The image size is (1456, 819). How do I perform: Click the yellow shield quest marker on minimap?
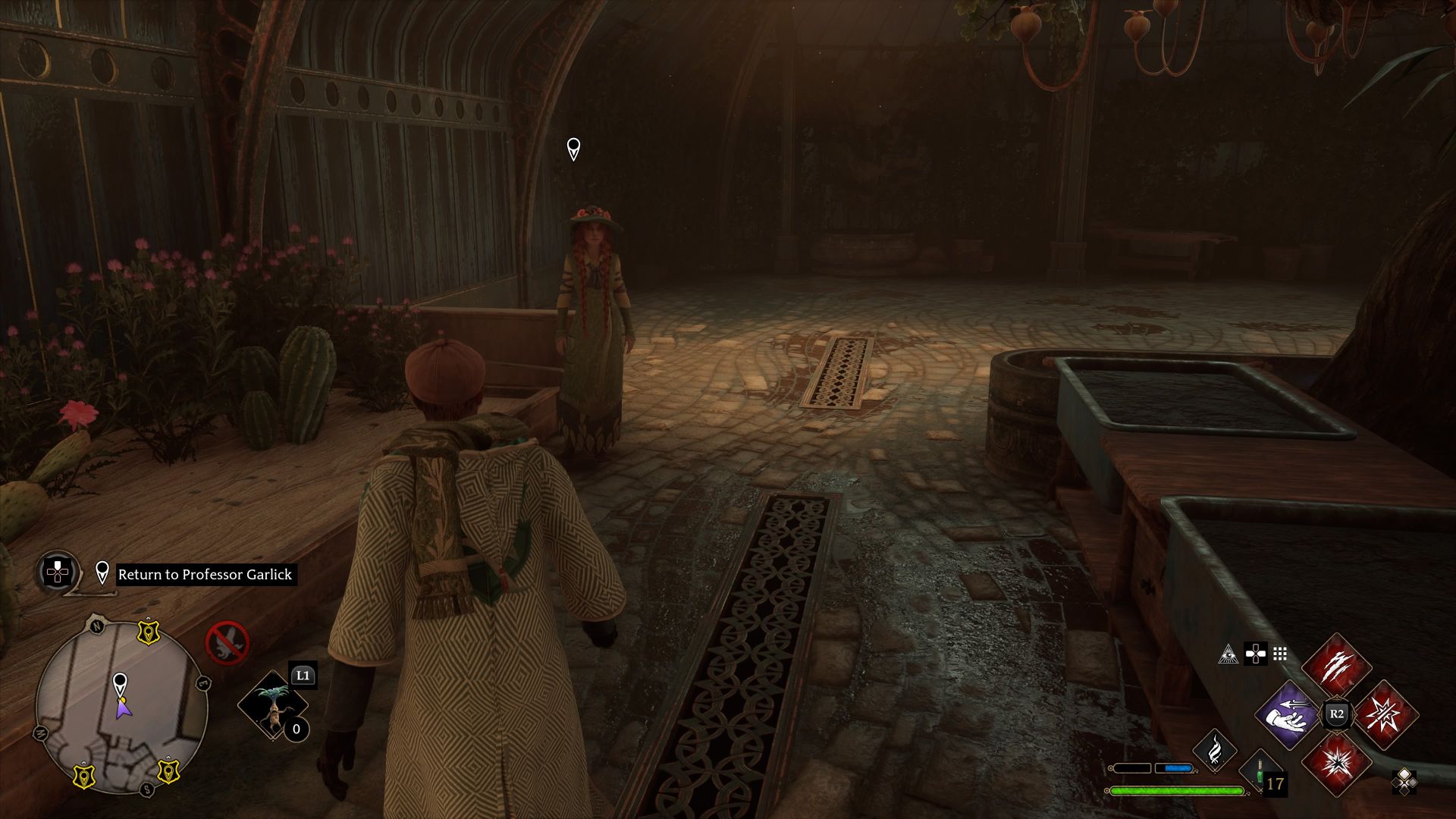point(147,632)
